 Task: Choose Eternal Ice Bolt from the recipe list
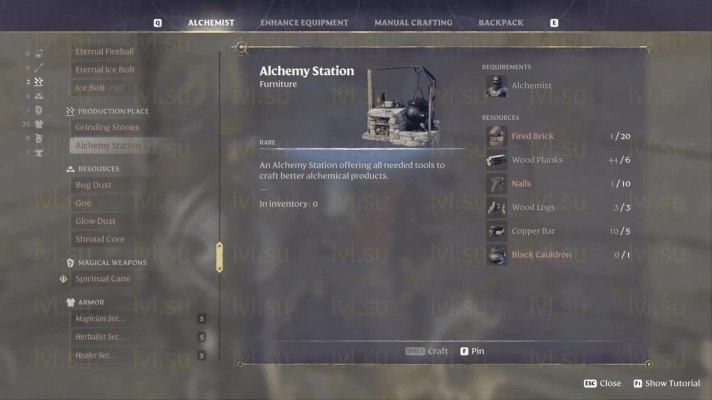[105, 70]
